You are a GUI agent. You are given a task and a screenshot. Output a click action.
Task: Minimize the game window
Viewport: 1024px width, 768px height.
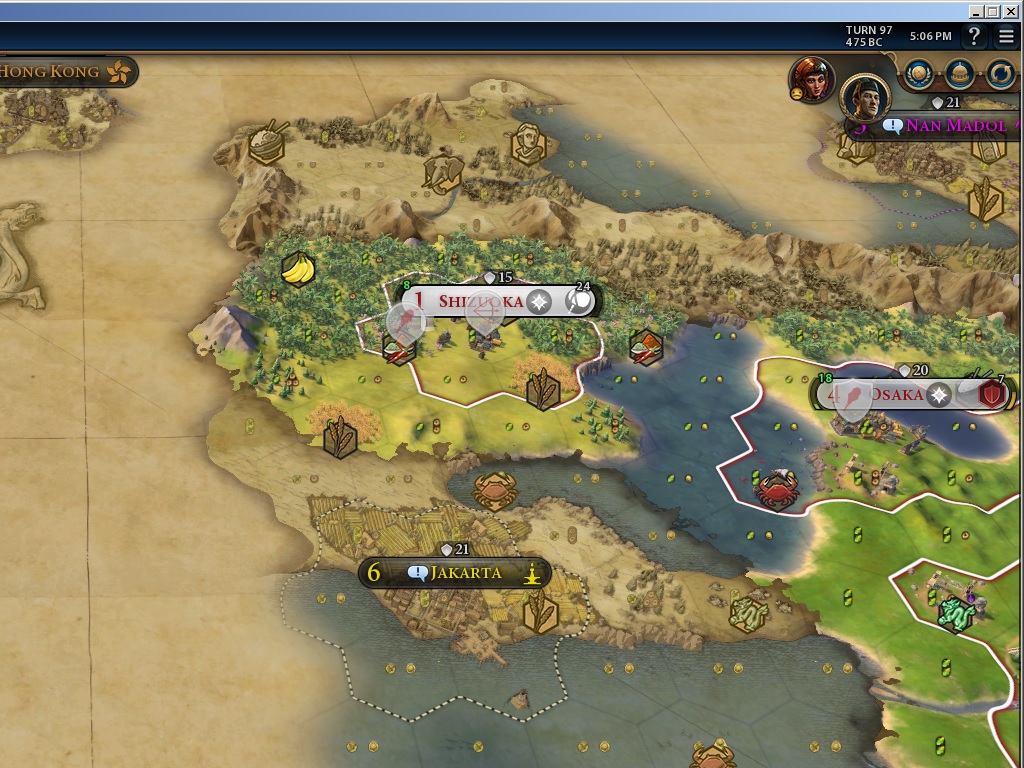click(x=977, y=11)
